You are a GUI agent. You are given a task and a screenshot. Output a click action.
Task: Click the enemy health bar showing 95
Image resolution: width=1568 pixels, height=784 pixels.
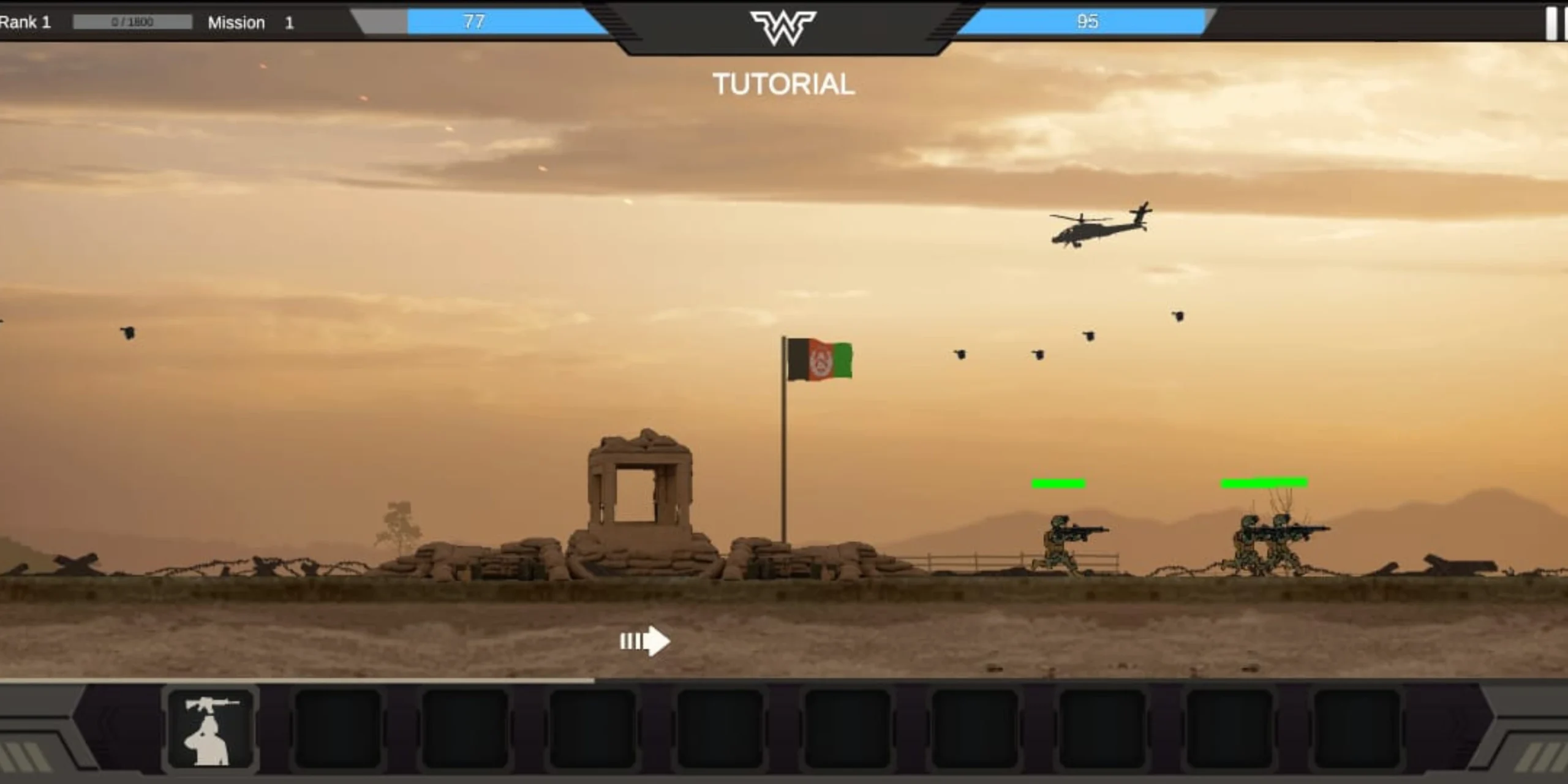1087,22
